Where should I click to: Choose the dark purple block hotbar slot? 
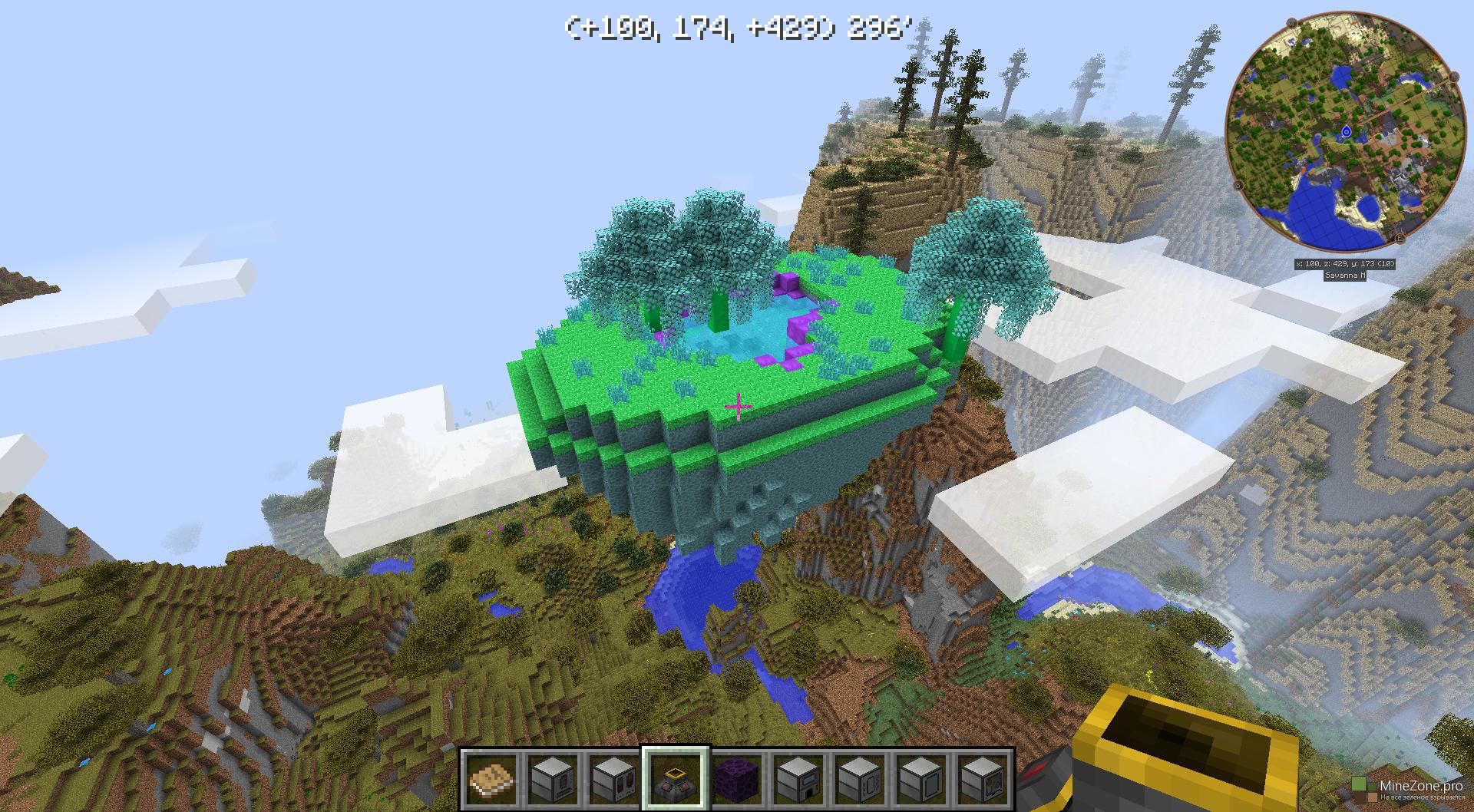(x=738, y=778)
